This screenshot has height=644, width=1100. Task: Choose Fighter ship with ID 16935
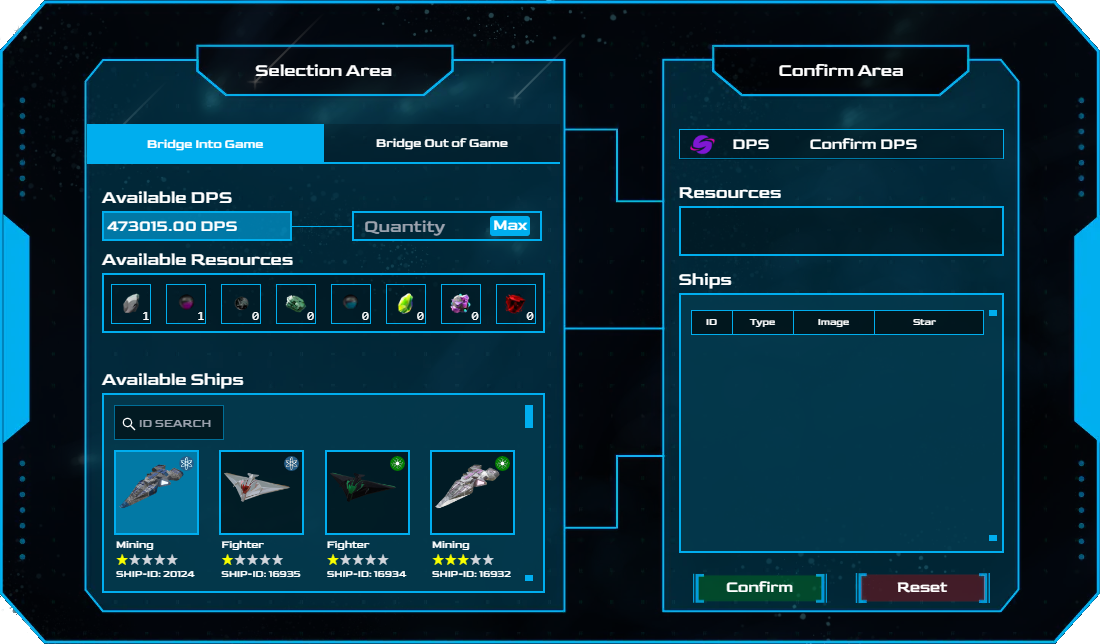[x=261, y=492]
